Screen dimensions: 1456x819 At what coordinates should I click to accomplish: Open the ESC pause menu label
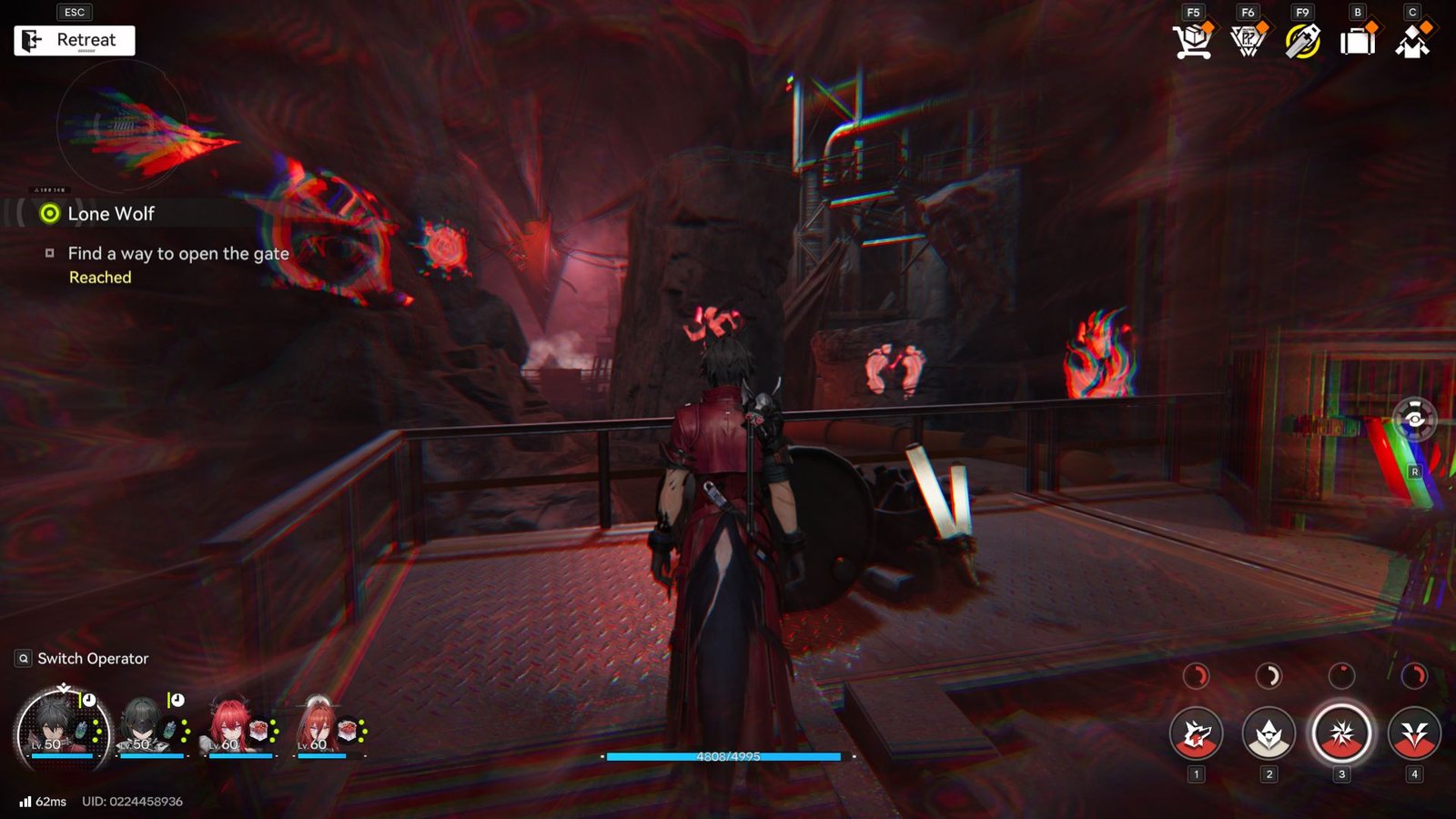(75, 12)
